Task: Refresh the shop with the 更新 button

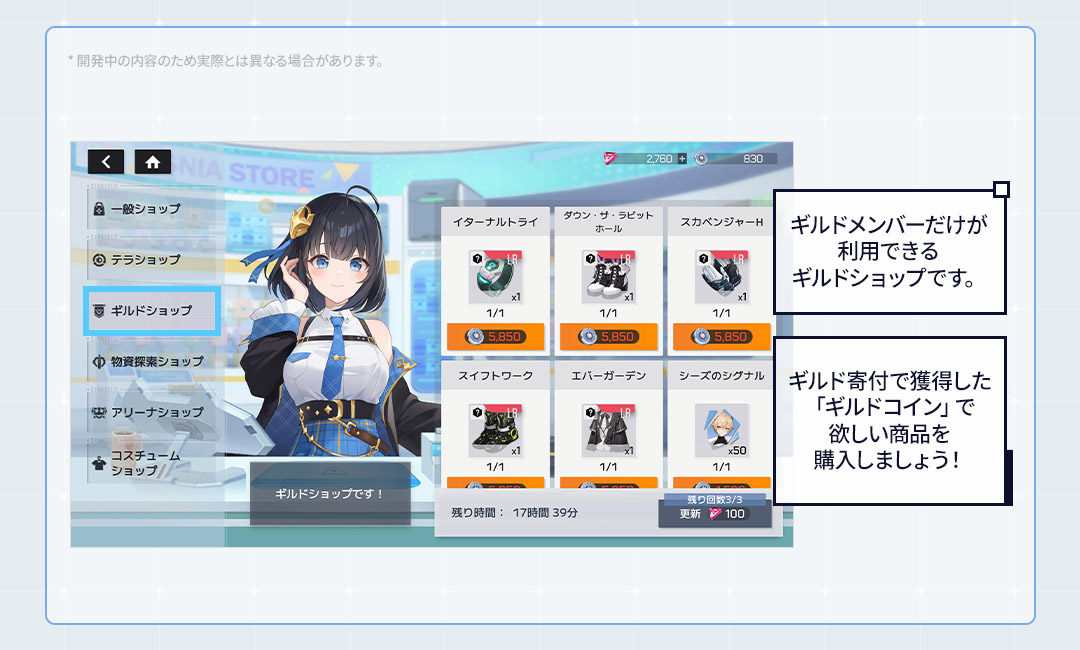Action: [x=714, y=514]
